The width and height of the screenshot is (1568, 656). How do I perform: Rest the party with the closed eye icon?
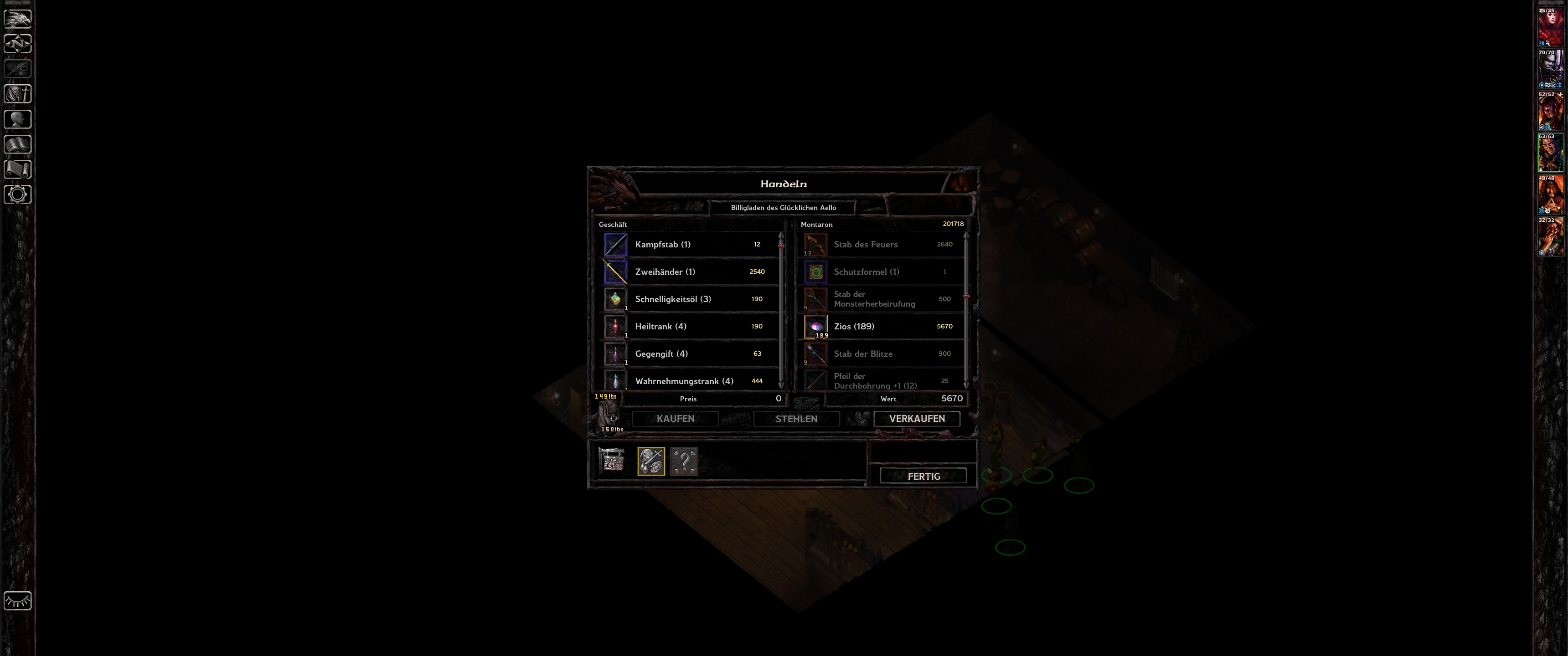coord(18,600)
